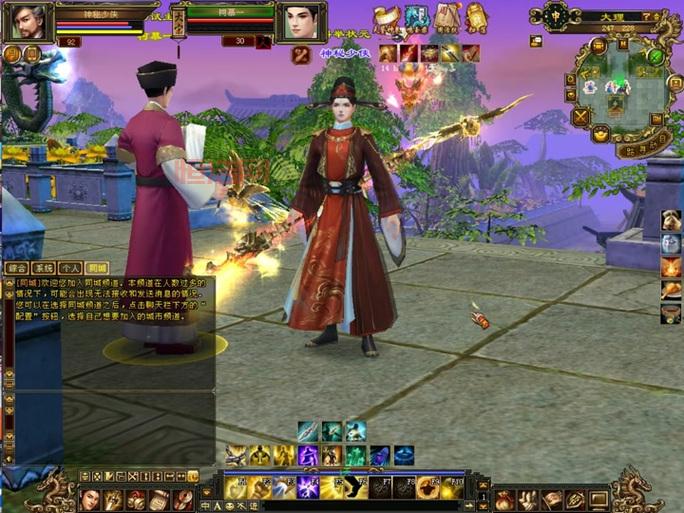Click the green leaf button on minimap rim
Screen dimensions: 684x513
[655, 57]
